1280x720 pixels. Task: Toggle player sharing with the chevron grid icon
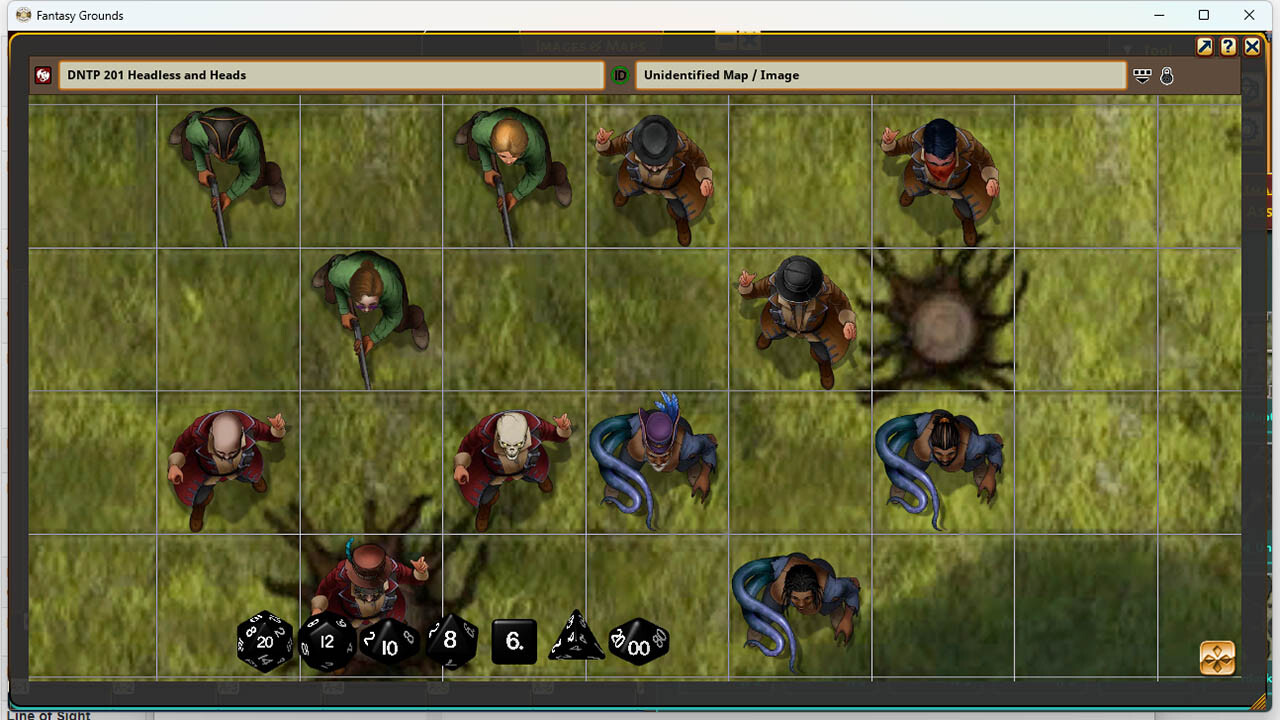[1142, 75]
